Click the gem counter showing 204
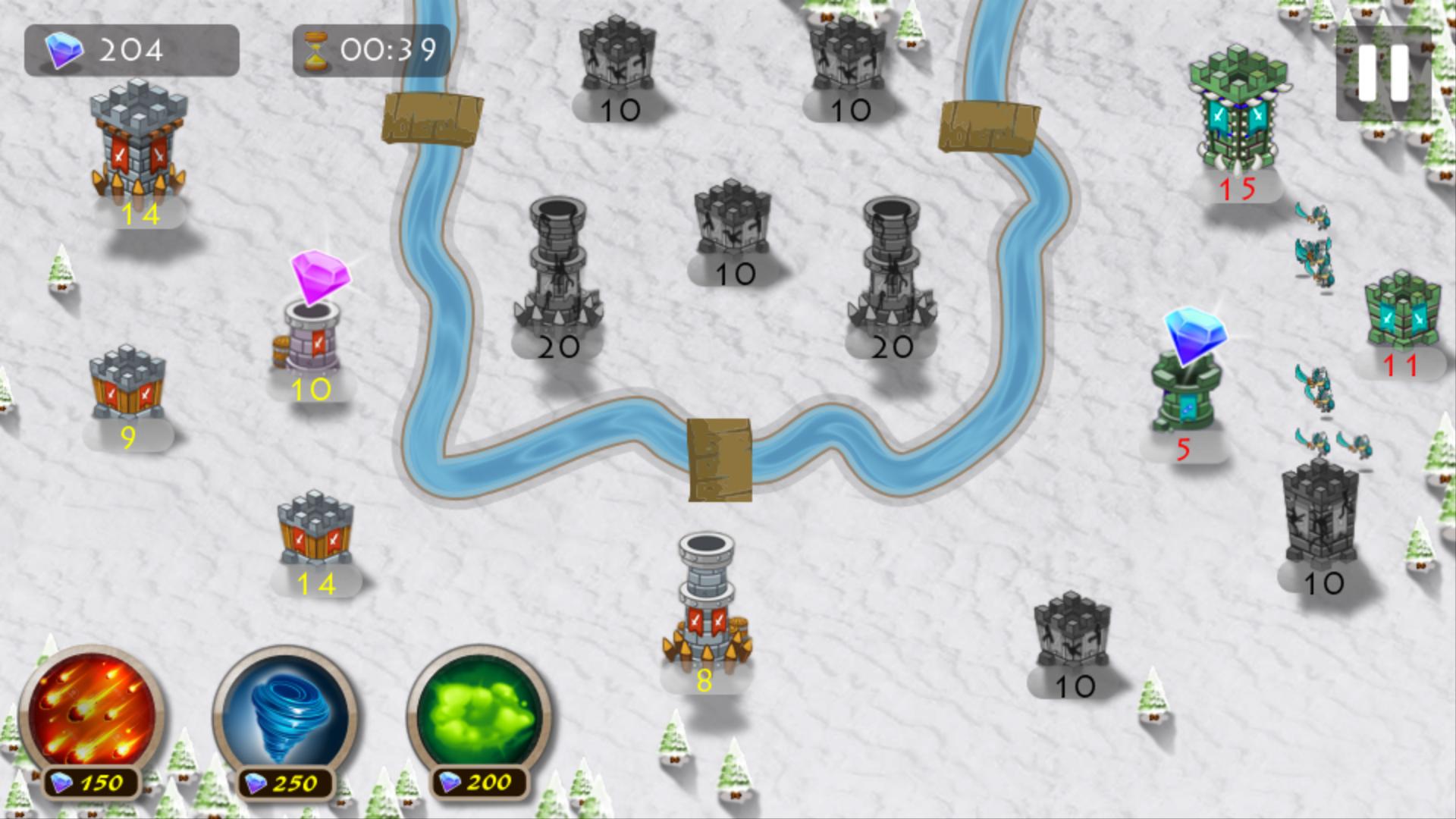This screenshot has height=819, width=1456. (129, 50)
